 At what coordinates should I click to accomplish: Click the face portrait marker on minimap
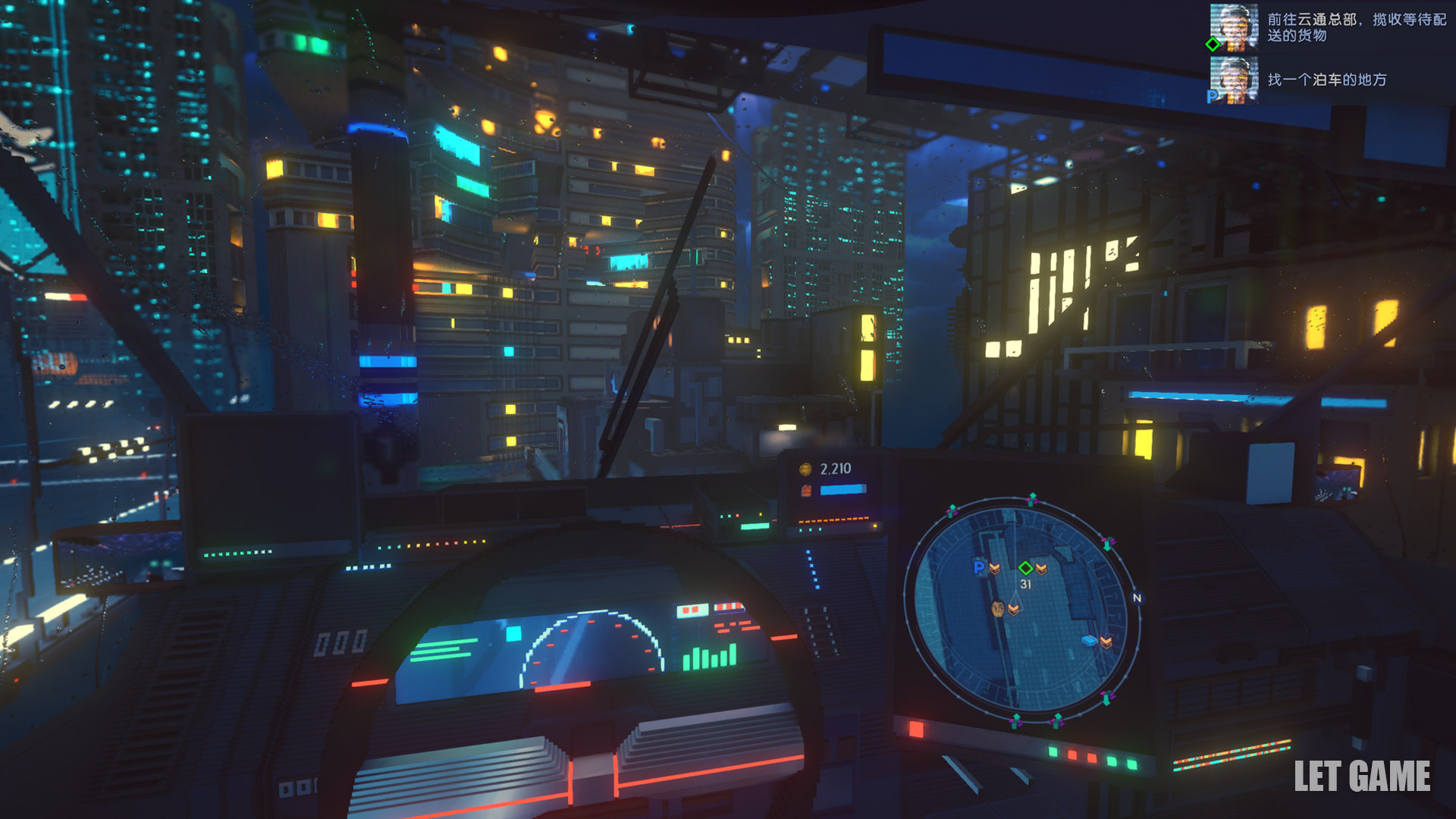998,608
